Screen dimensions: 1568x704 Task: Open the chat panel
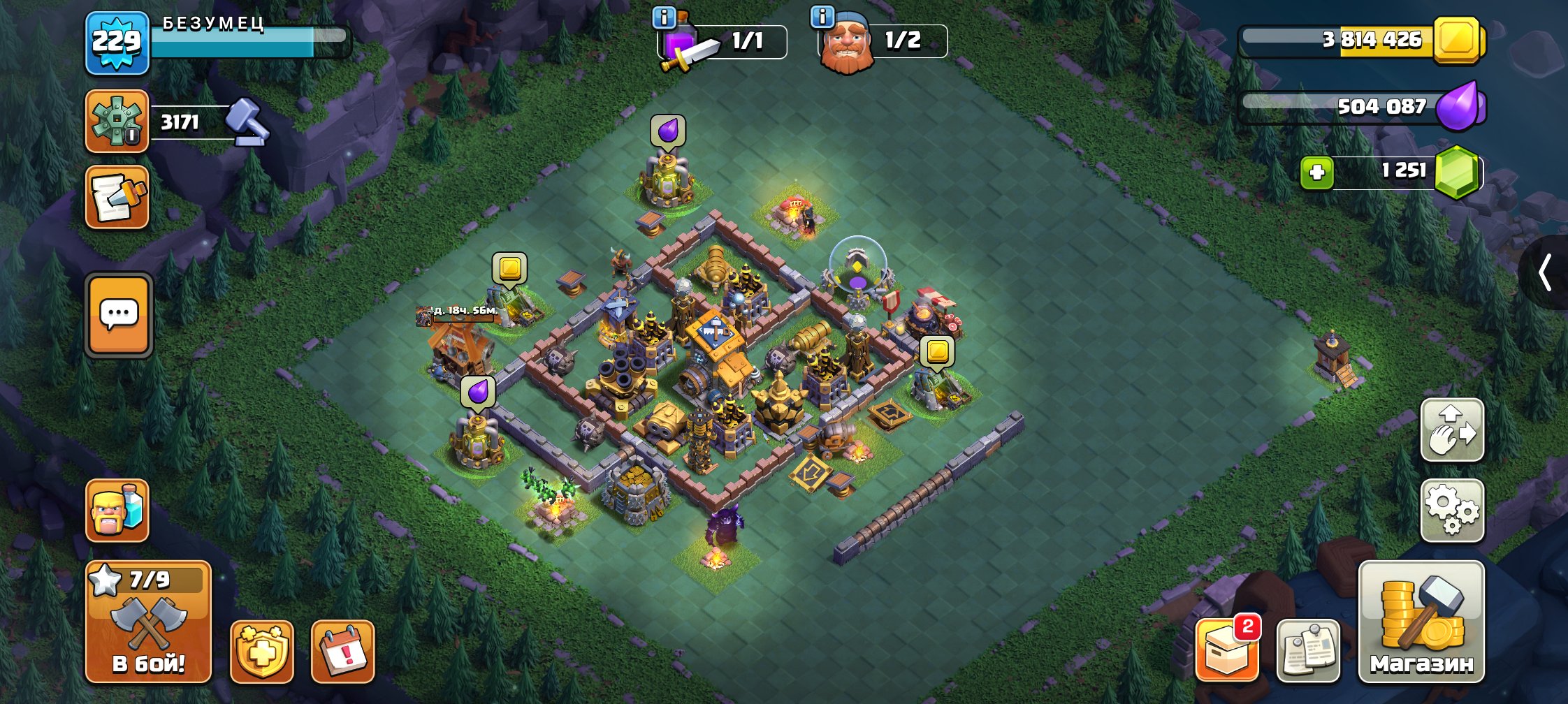coord(117,315)
